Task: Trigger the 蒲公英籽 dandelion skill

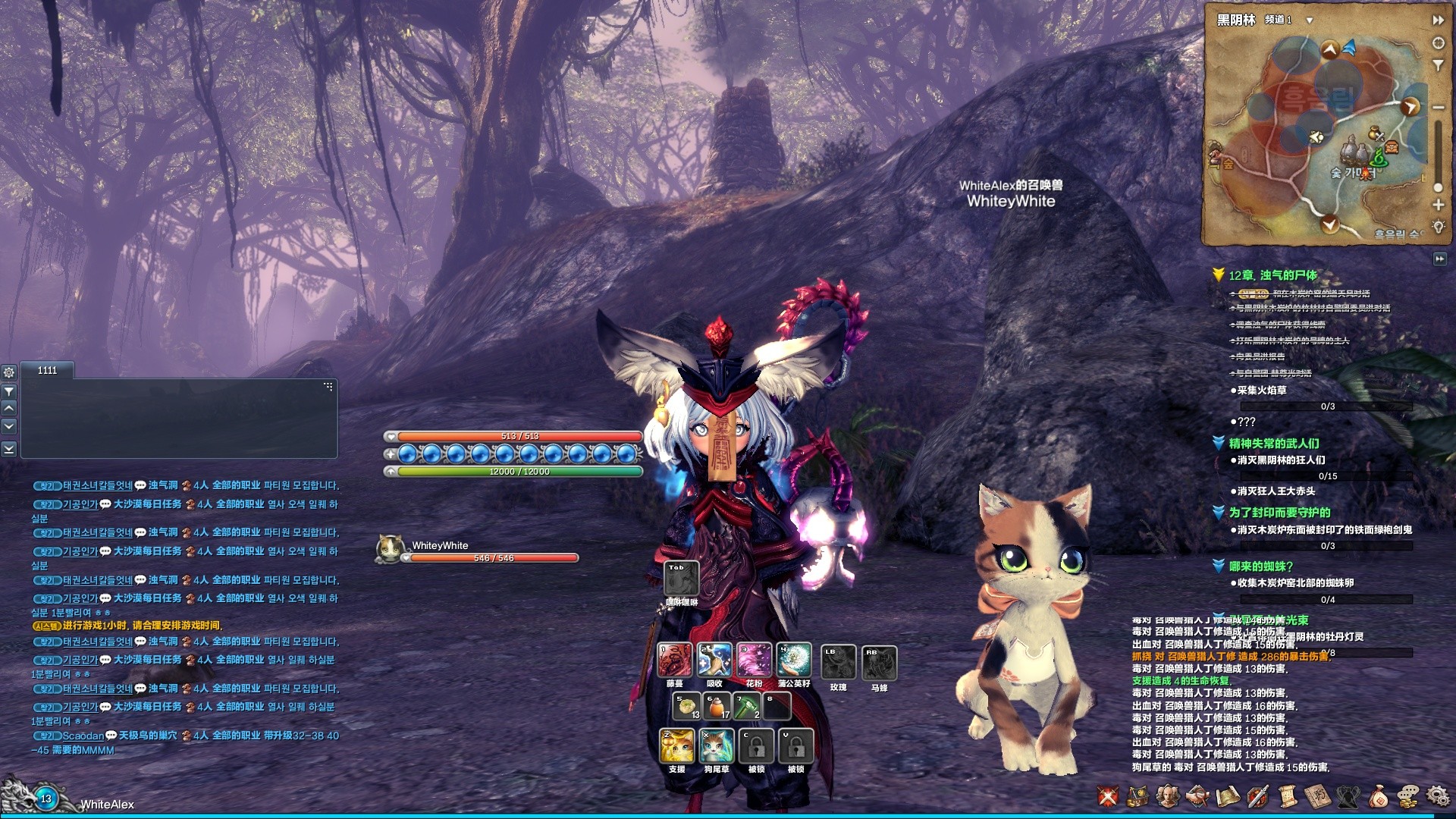Action: 794,660
